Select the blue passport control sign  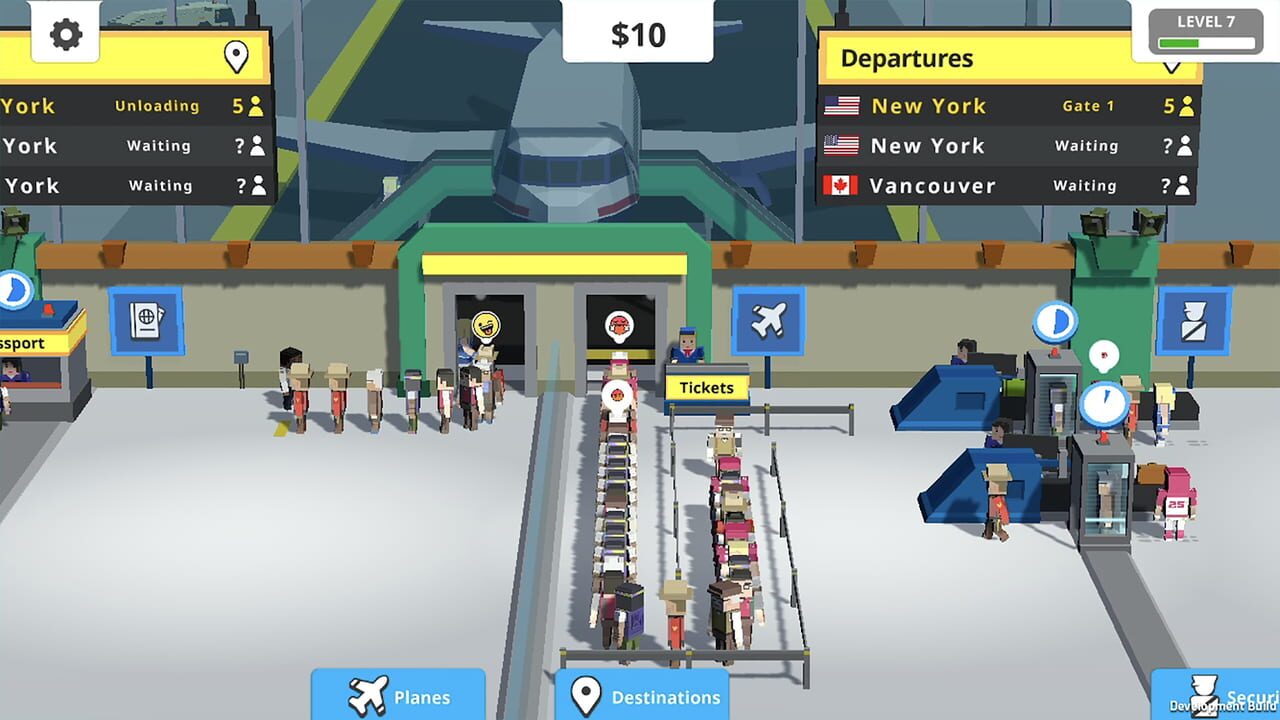(146, 322)
